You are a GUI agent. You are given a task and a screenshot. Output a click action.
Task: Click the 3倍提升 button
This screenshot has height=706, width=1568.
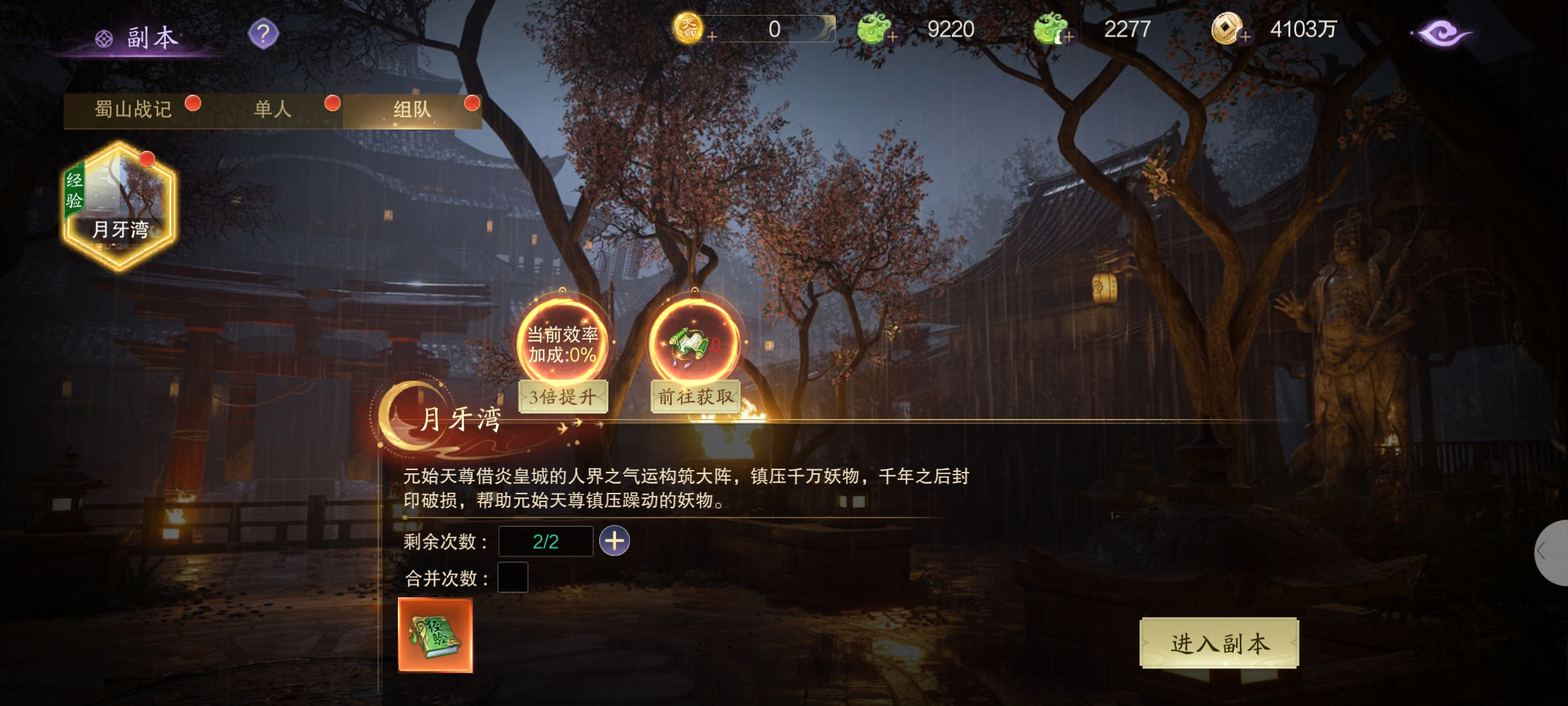point(563,397)
